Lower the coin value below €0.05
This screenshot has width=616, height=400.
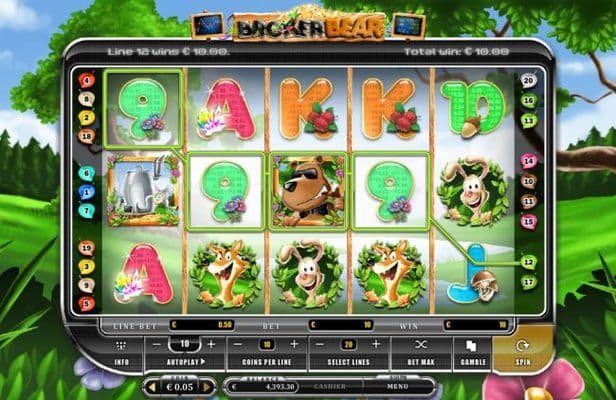152,386
